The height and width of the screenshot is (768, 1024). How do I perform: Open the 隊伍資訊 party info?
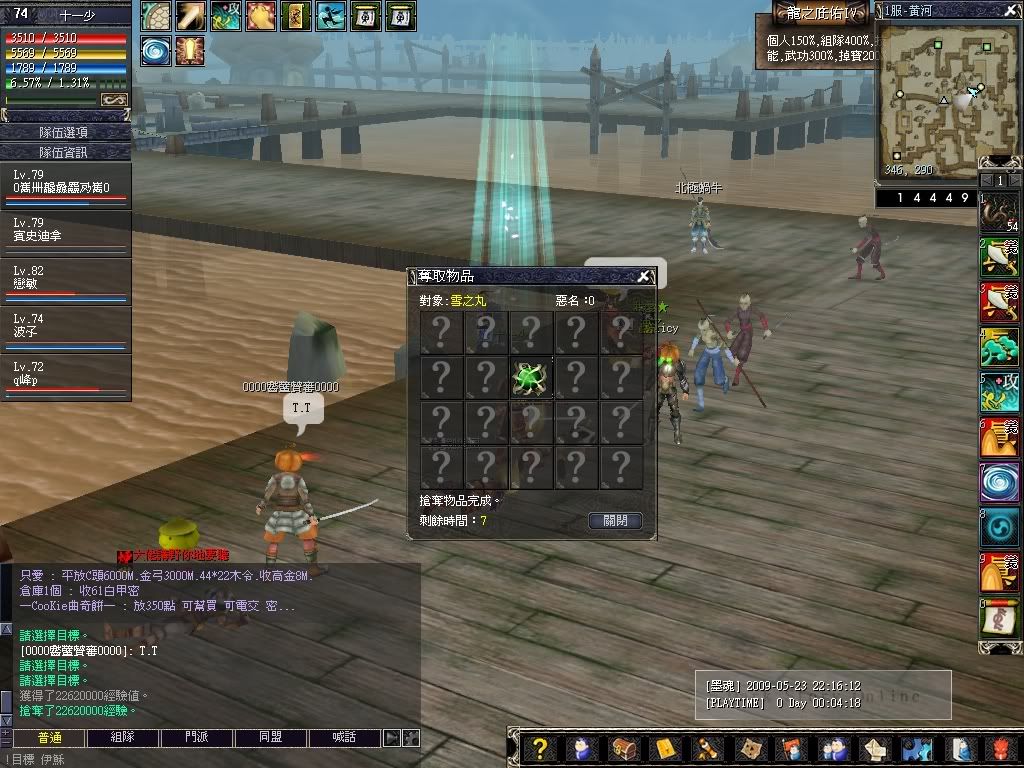pos(66,152)
